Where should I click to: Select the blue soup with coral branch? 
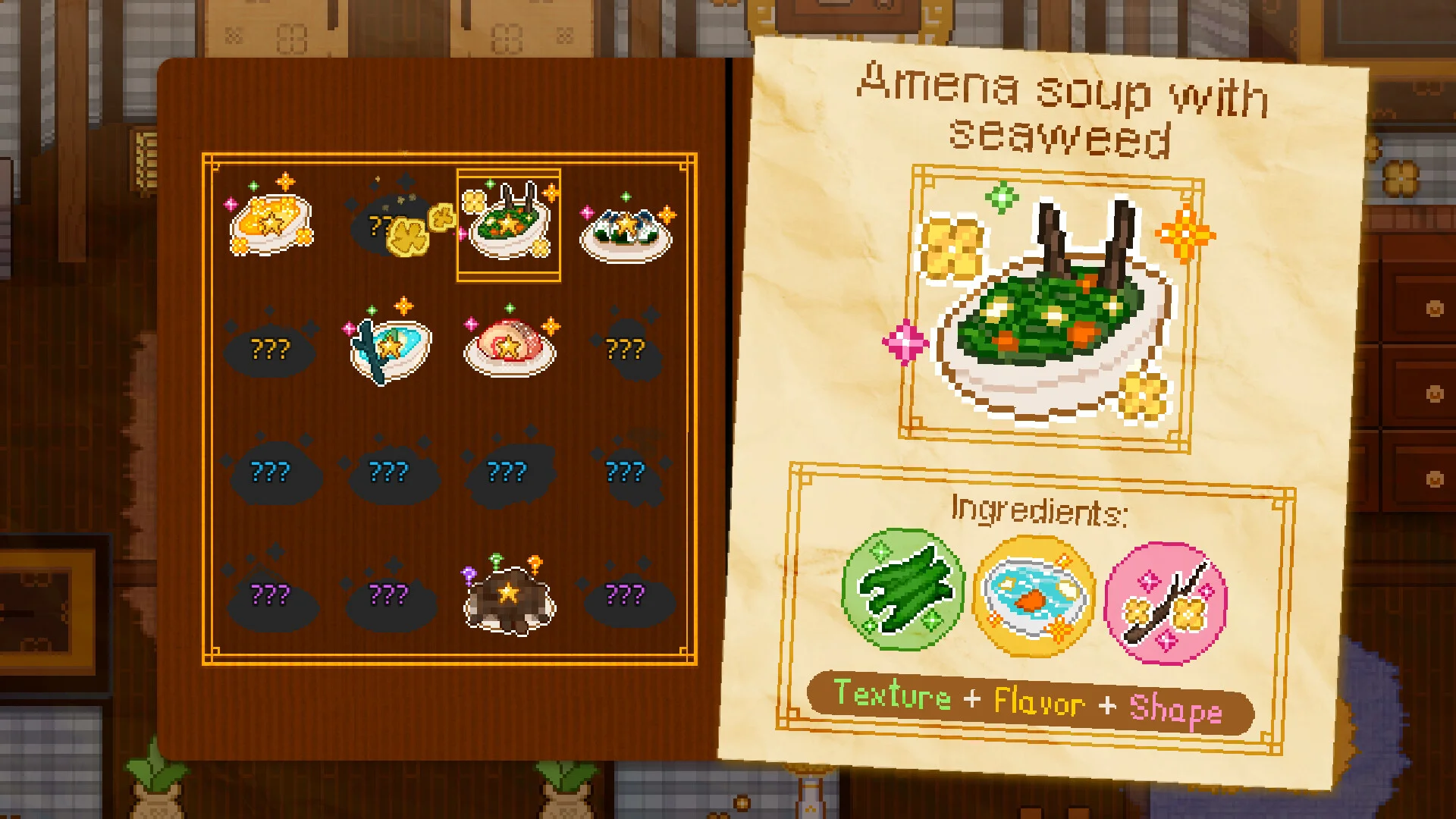389,347
